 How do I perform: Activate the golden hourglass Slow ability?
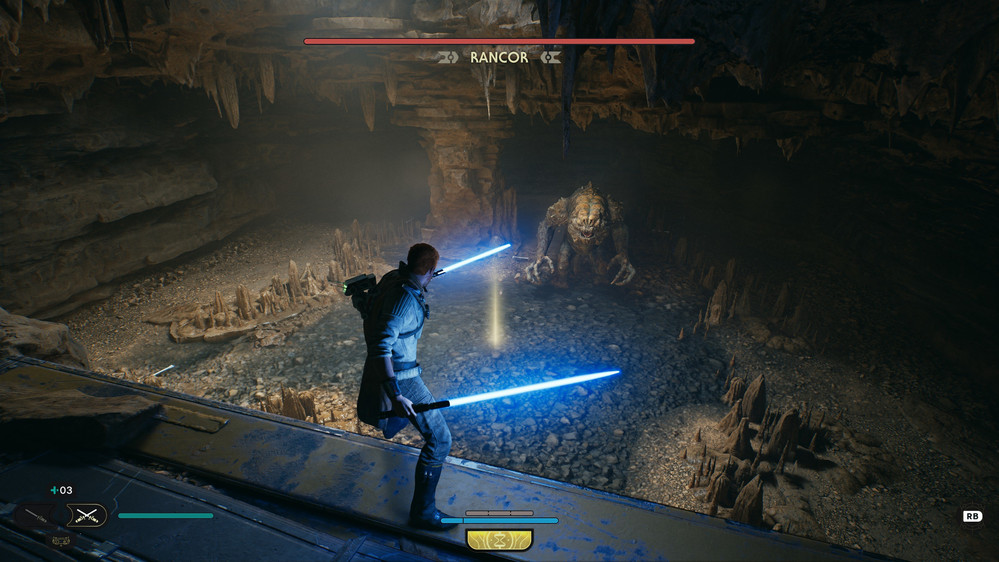click(499, 540)
